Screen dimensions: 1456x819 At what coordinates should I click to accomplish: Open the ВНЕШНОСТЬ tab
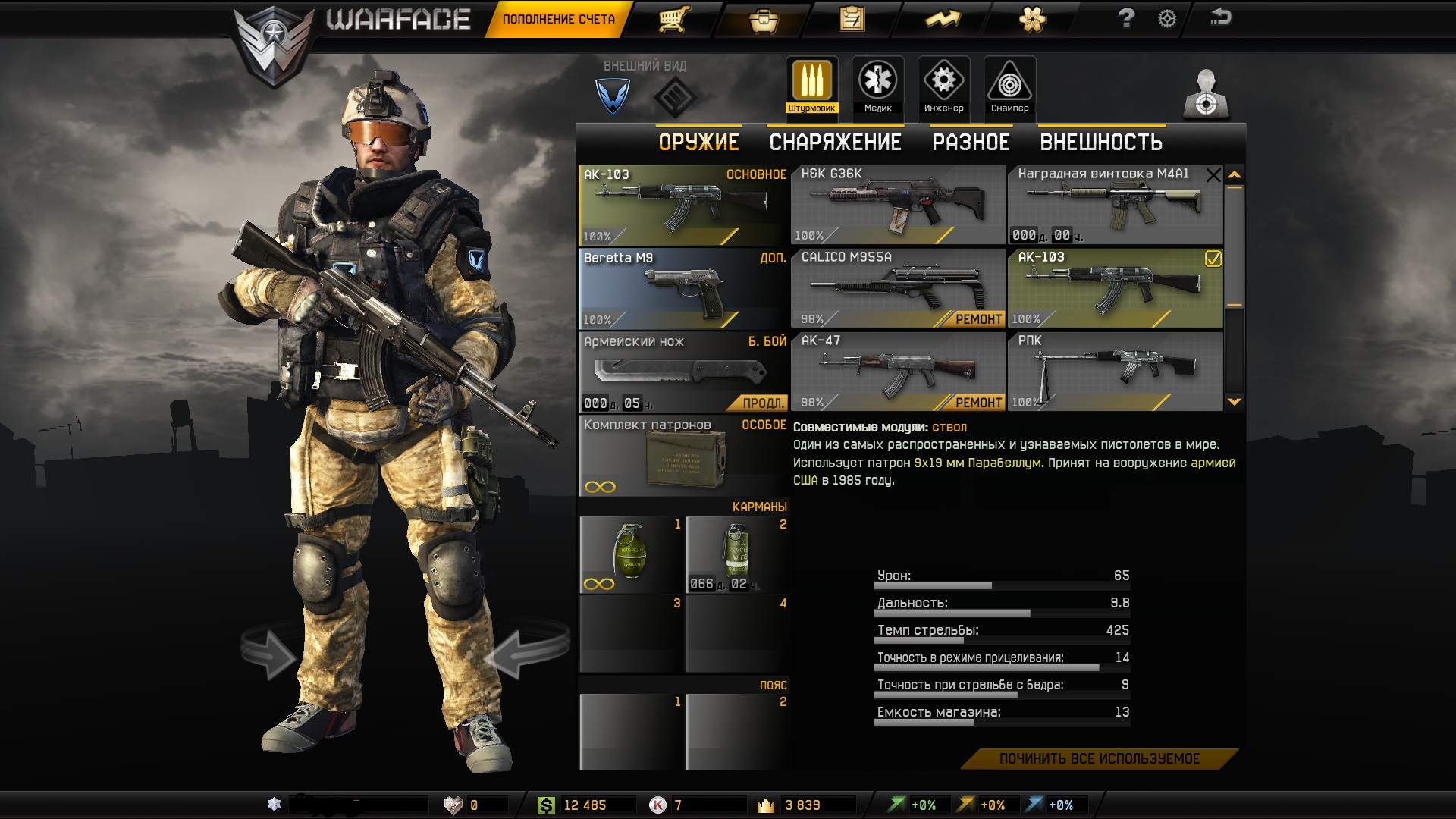[1101, 143]
